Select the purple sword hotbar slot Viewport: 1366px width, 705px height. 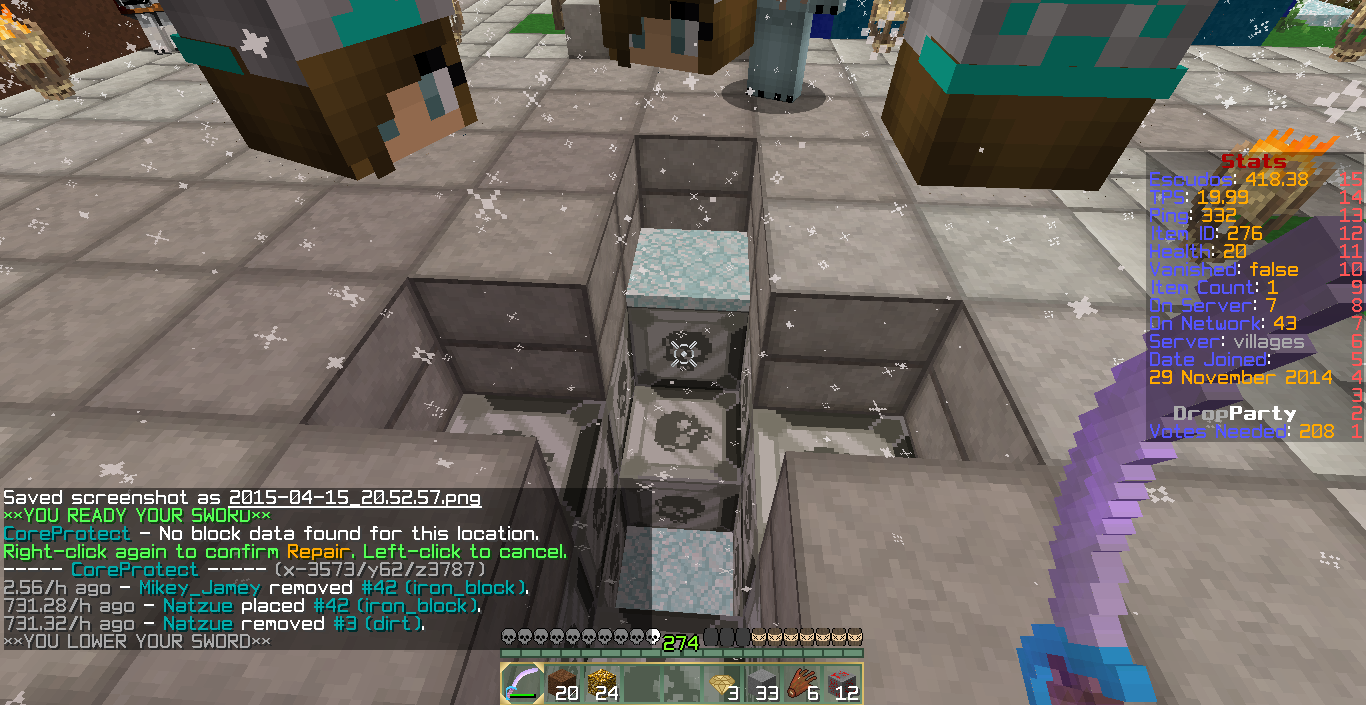coord(520,685)
